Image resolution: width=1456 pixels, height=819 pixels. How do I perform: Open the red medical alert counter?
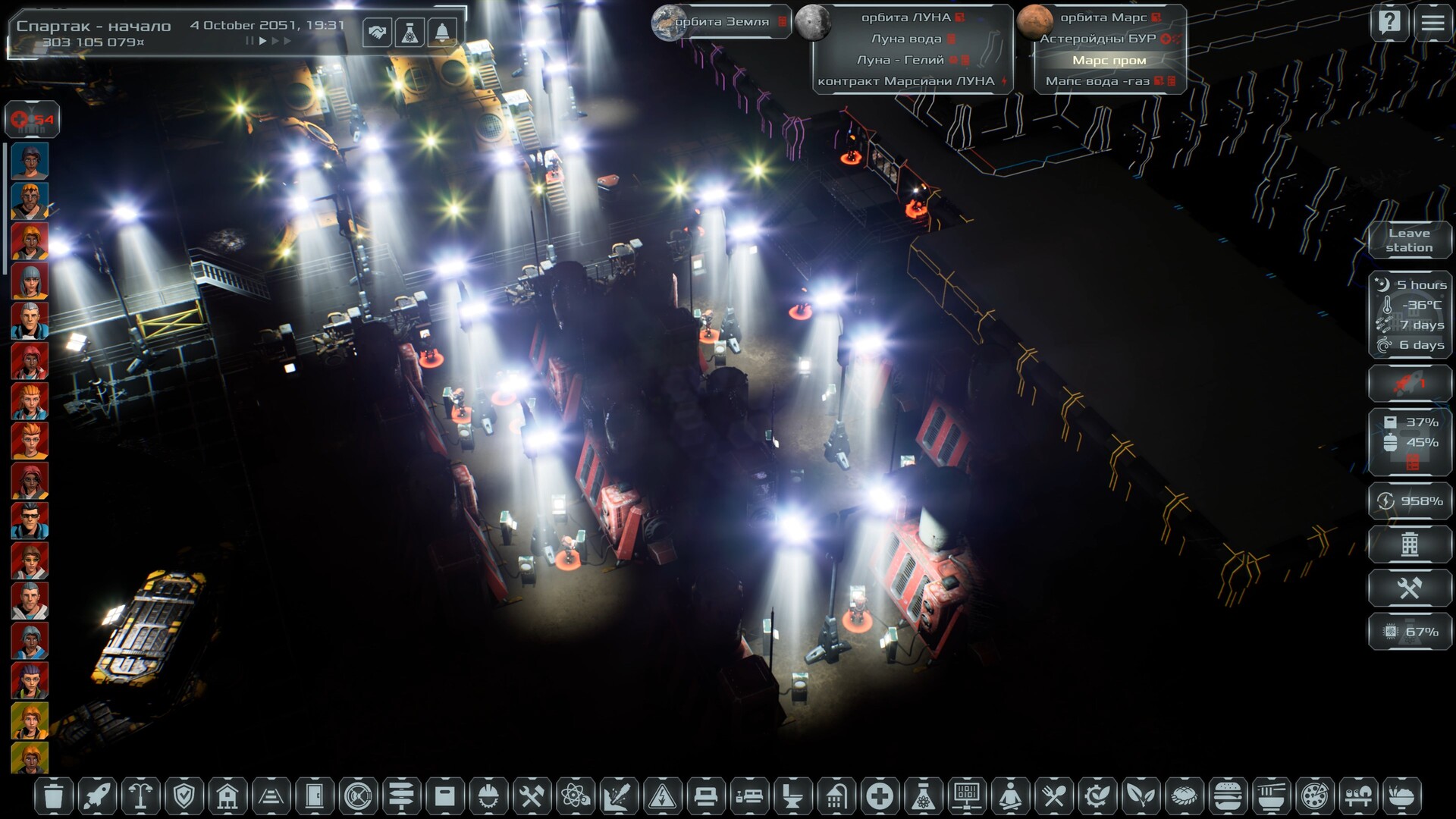click(x=32, y=119)
